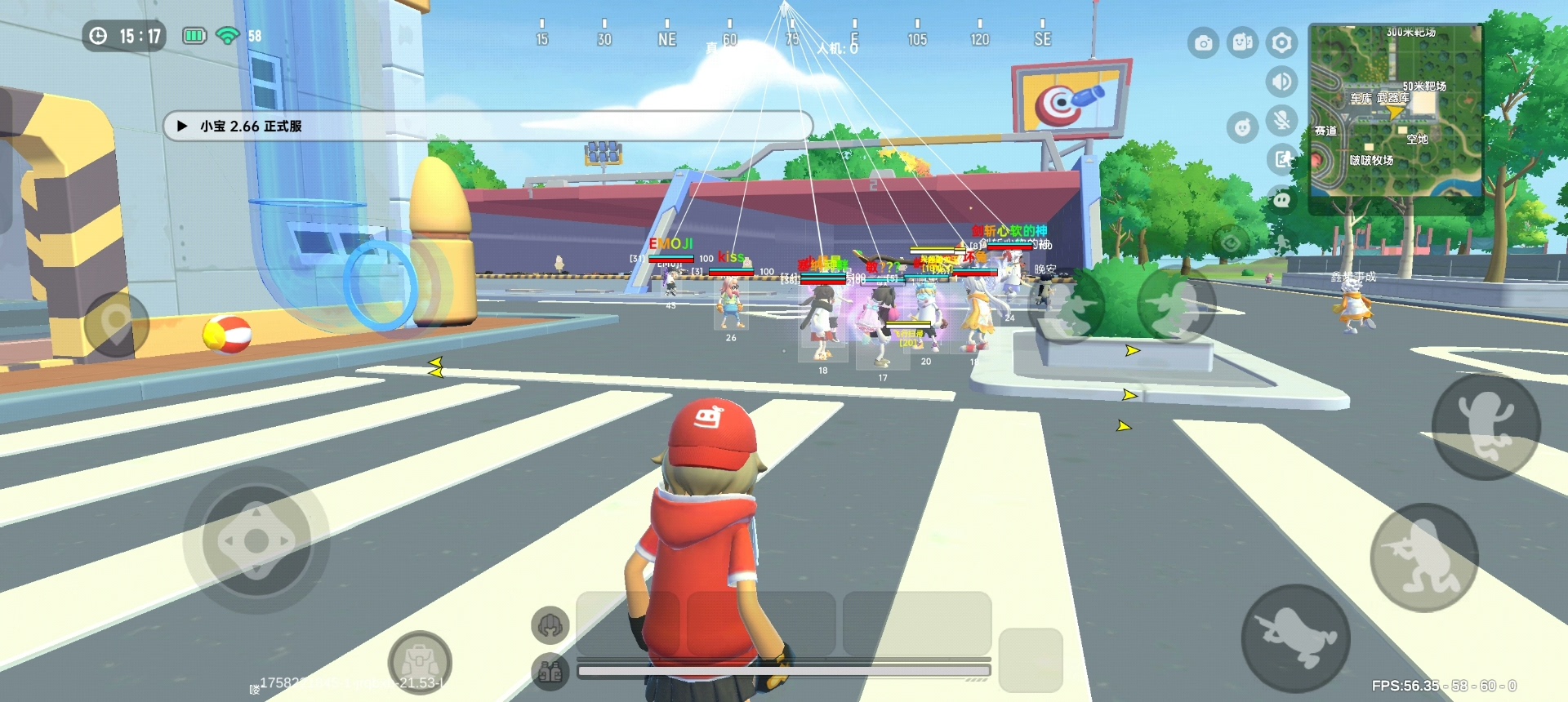Tap the jump button
The height and width of the screenshot is (702, 1568).
tap(1486, 426)
